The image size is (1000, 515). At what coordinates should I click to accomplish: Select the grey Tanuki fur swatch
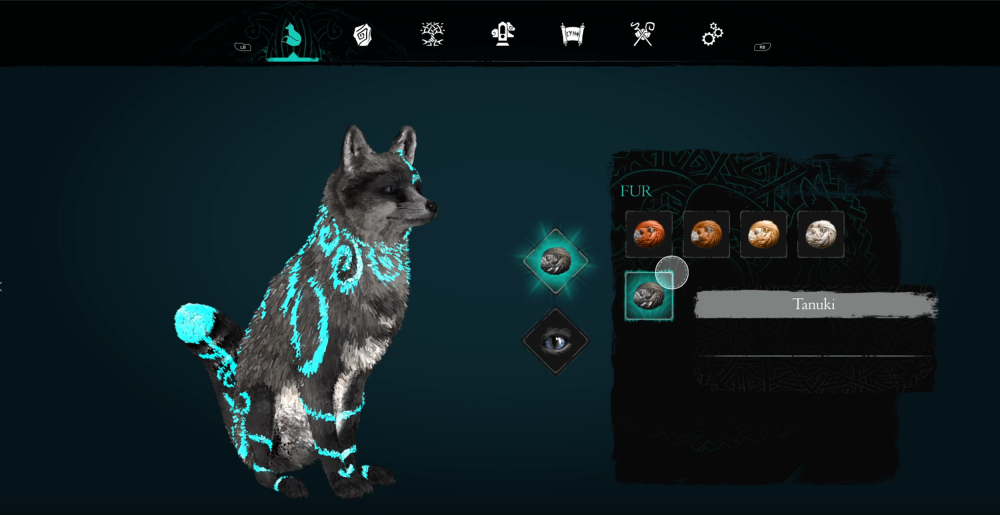point(649,296)
